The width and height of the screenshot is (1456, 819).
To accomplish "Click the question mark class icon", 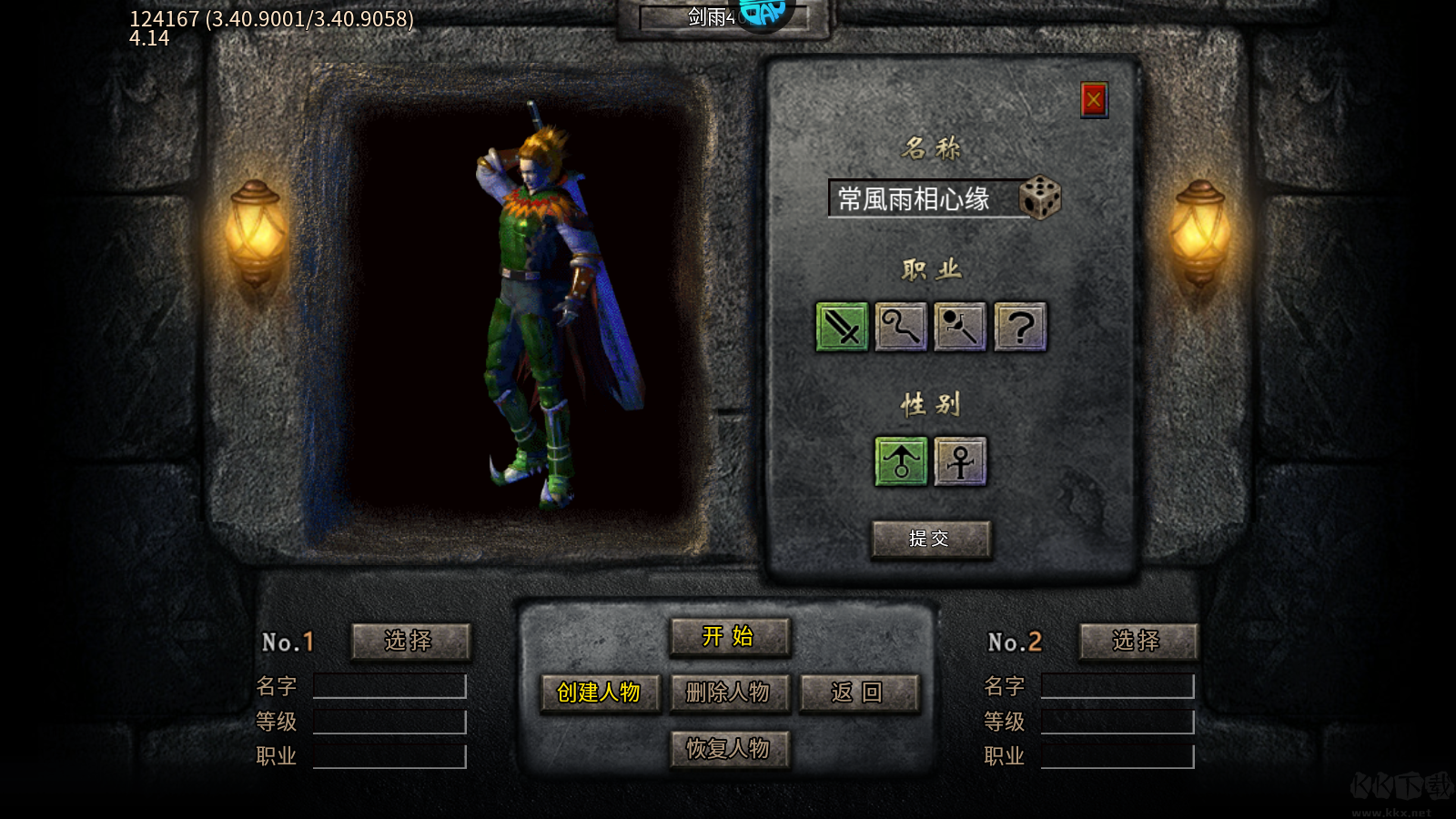I will pyautogui.click(x=1019, y=329).
